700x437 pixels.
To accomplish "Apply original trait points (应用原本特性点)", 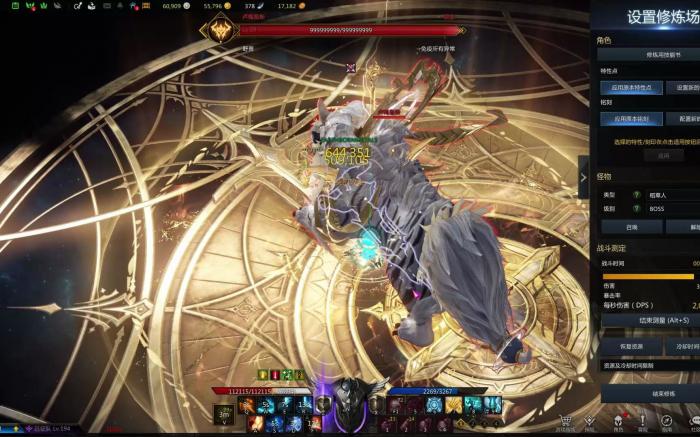I will click(x=630, y=87).
